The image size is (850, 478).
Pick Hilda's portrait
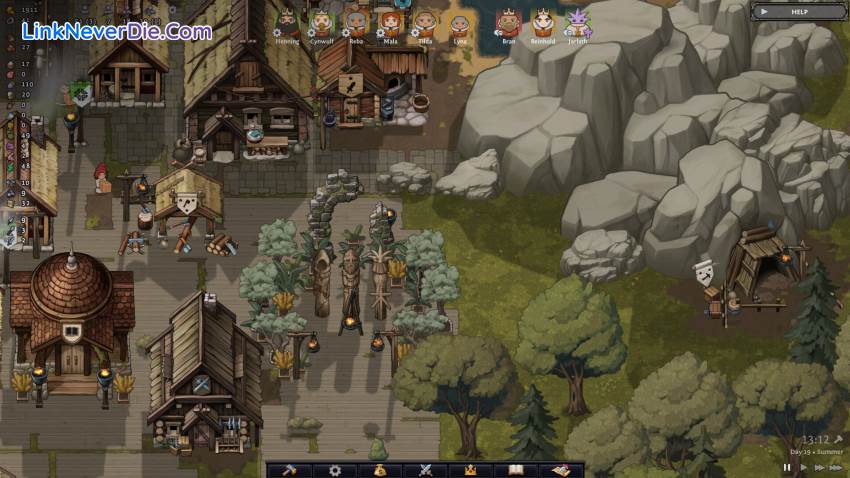pyautogui.click(x=425, y=22)
